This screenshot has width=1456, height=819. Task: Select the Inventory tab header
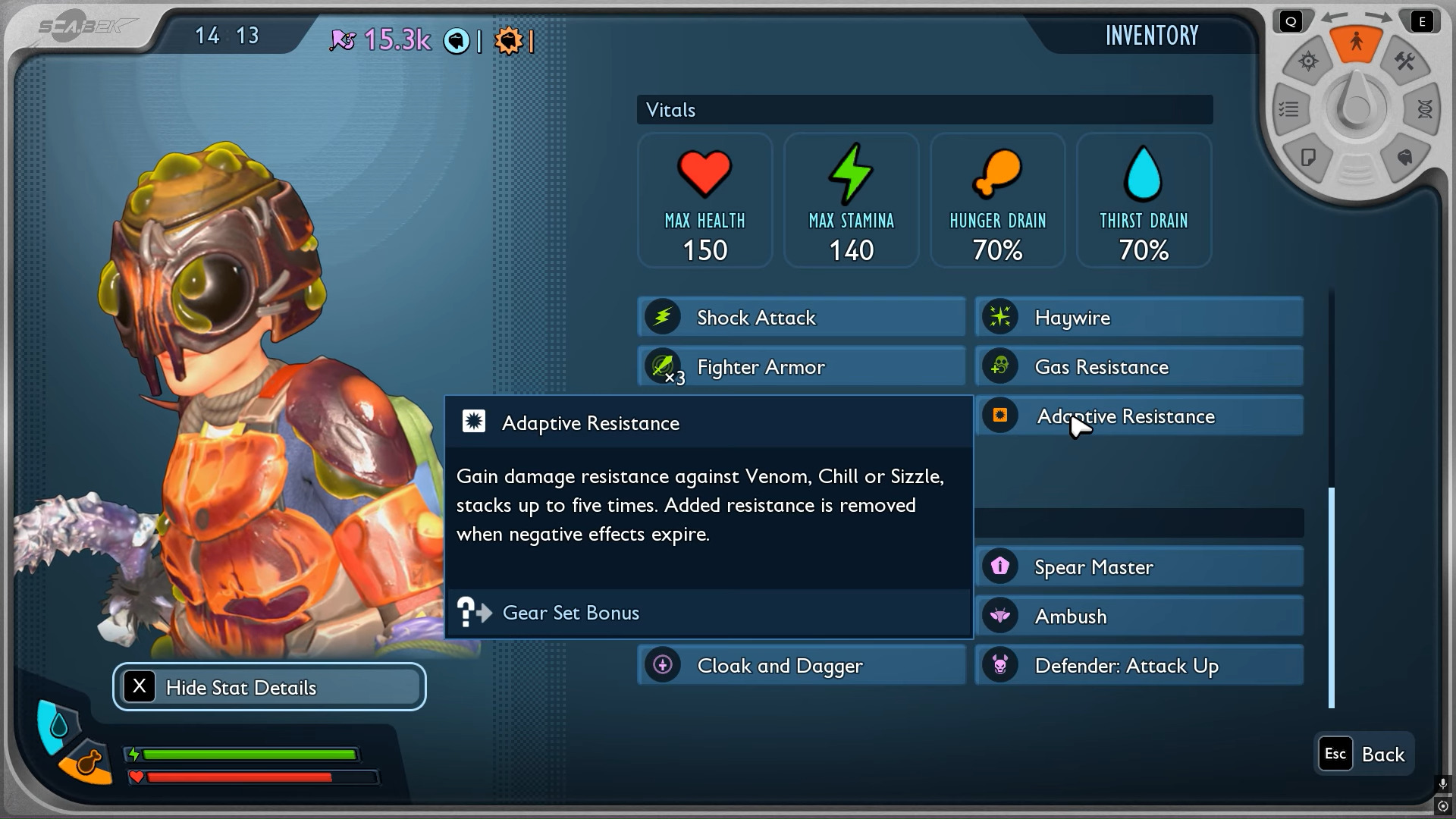point(1151,36)
